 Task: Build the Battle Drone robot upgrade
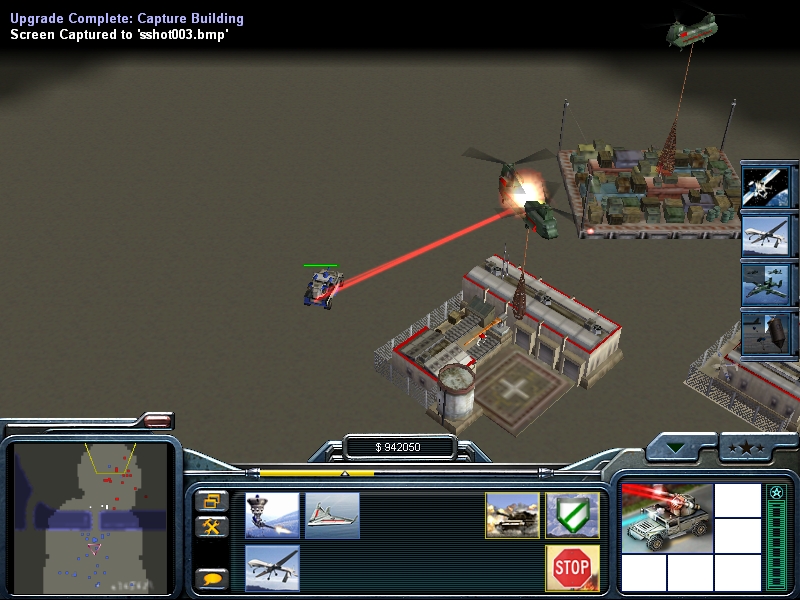click(x=272, y=516)
